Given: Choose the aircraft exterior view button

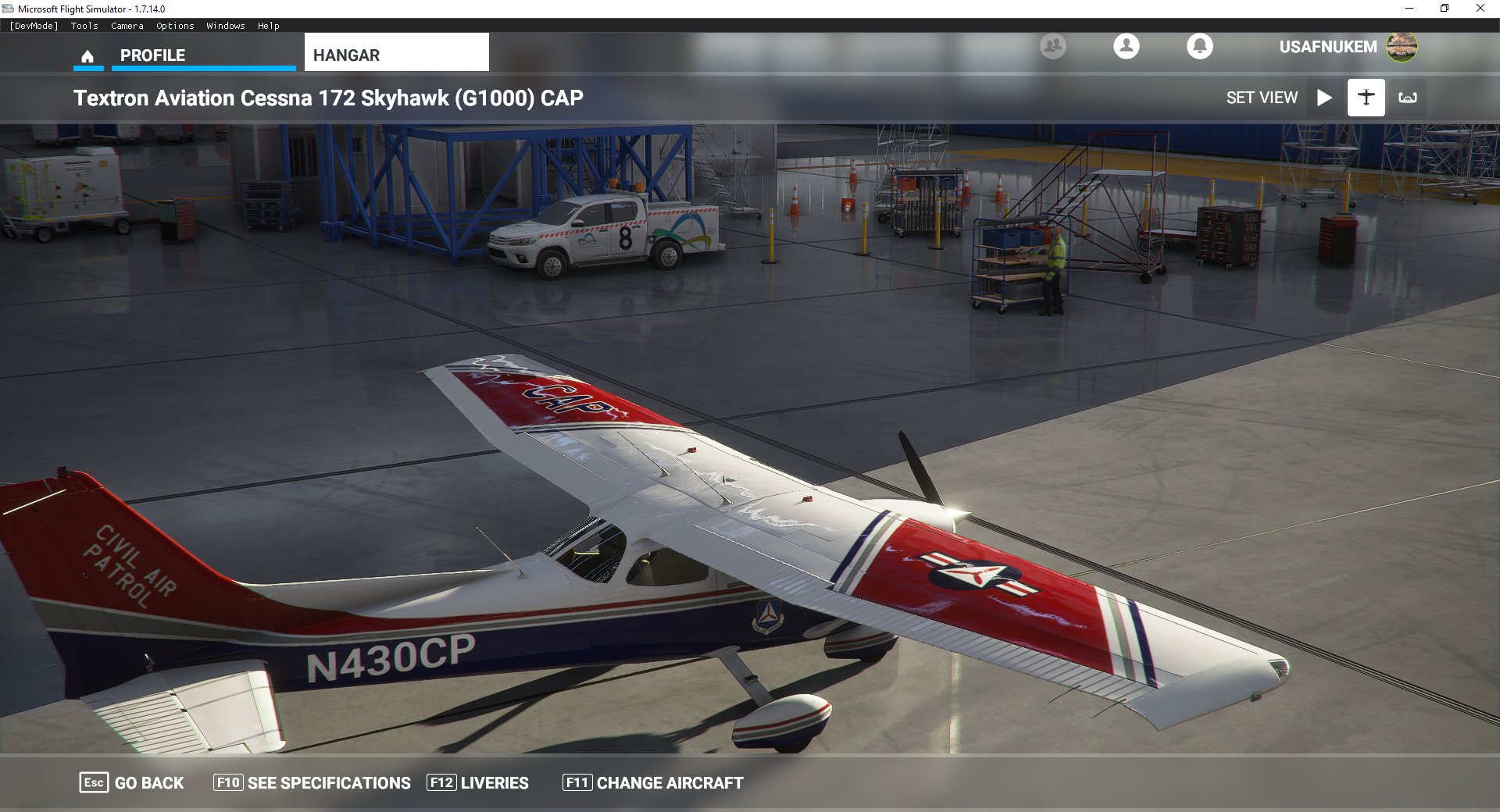Looking at the screenshot, I should (x=1366, y=98).
